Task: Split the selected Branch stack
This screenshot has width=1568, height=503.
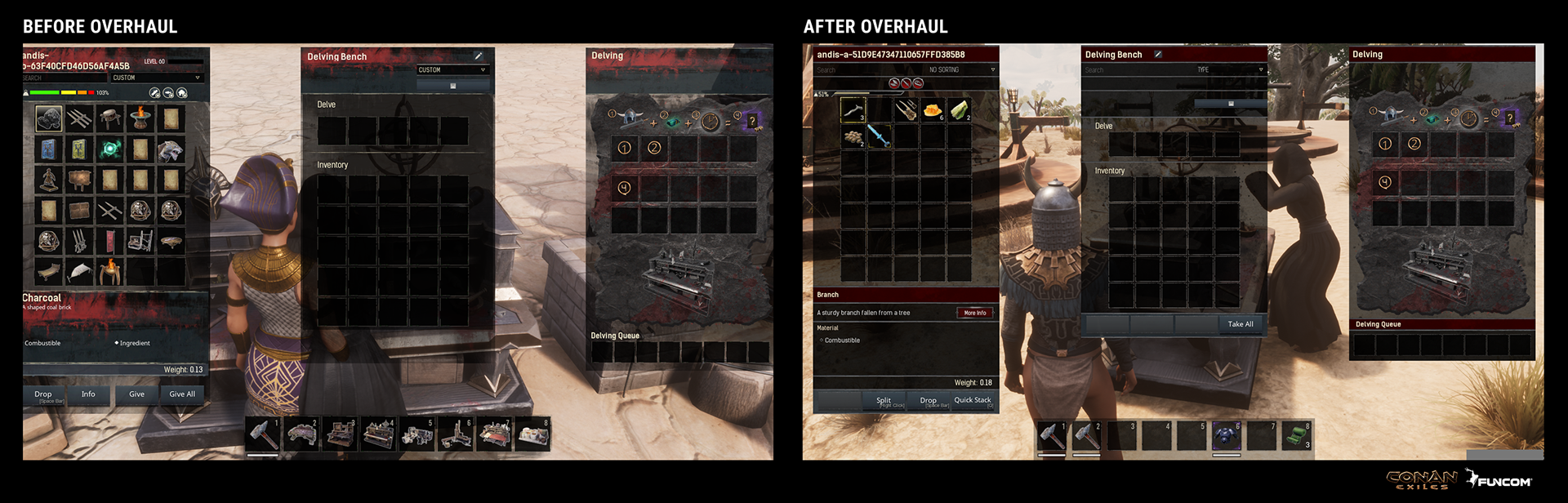Action: click(884, 401)
